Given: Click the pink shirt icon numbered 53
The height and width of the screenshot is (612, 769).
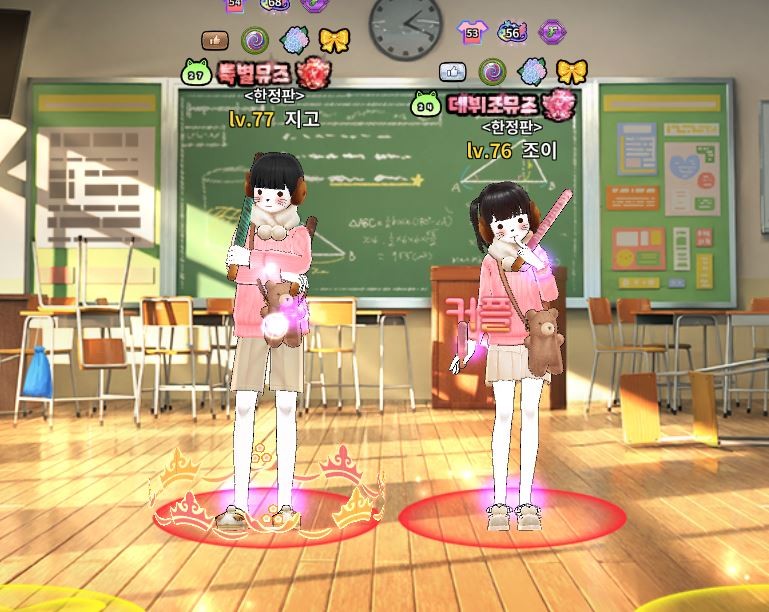Looking at the screenshot, I should 471,31.
